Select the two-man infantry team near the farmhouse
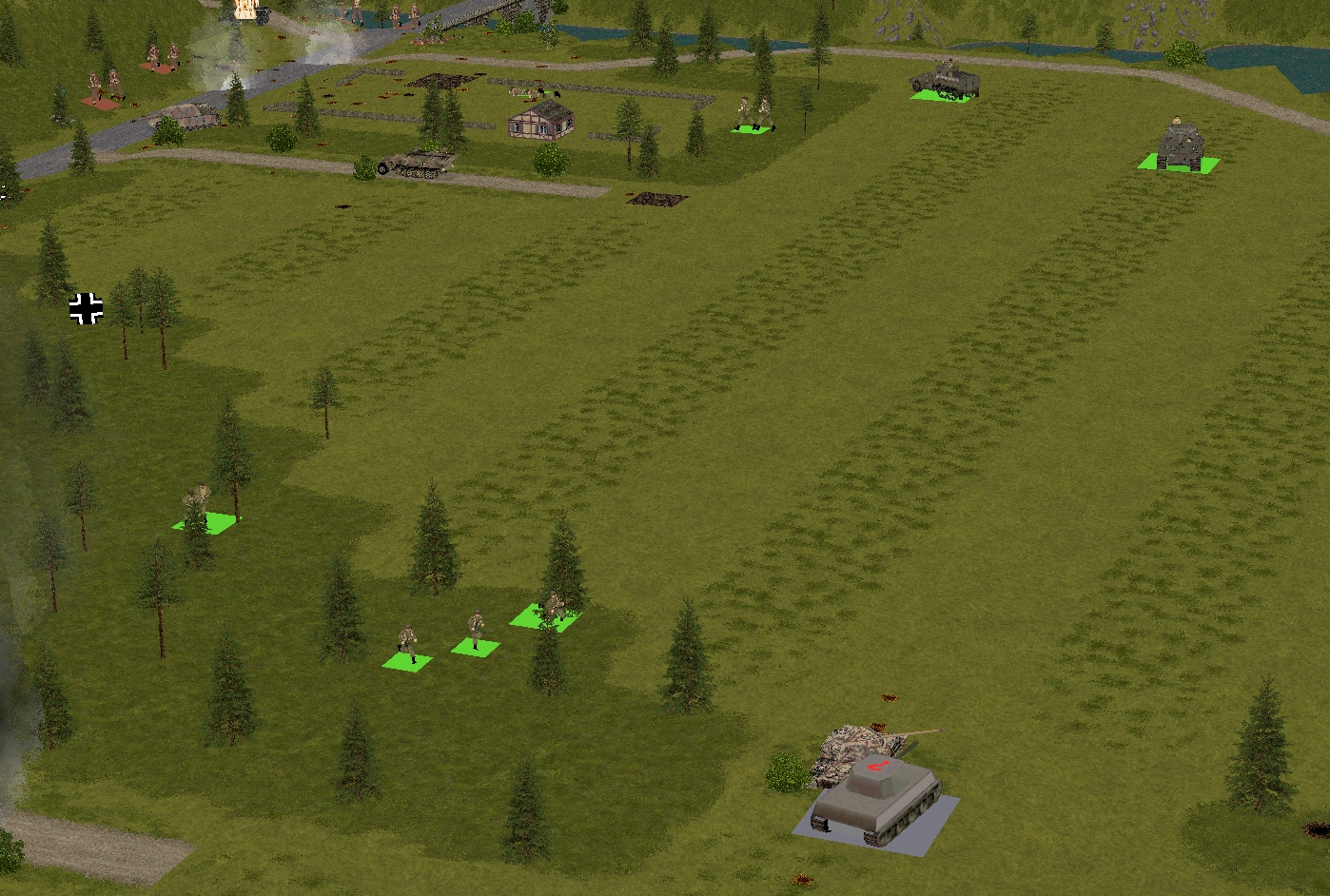Image resolution: width=1330 pixels, height=896 pixels. 754,115
